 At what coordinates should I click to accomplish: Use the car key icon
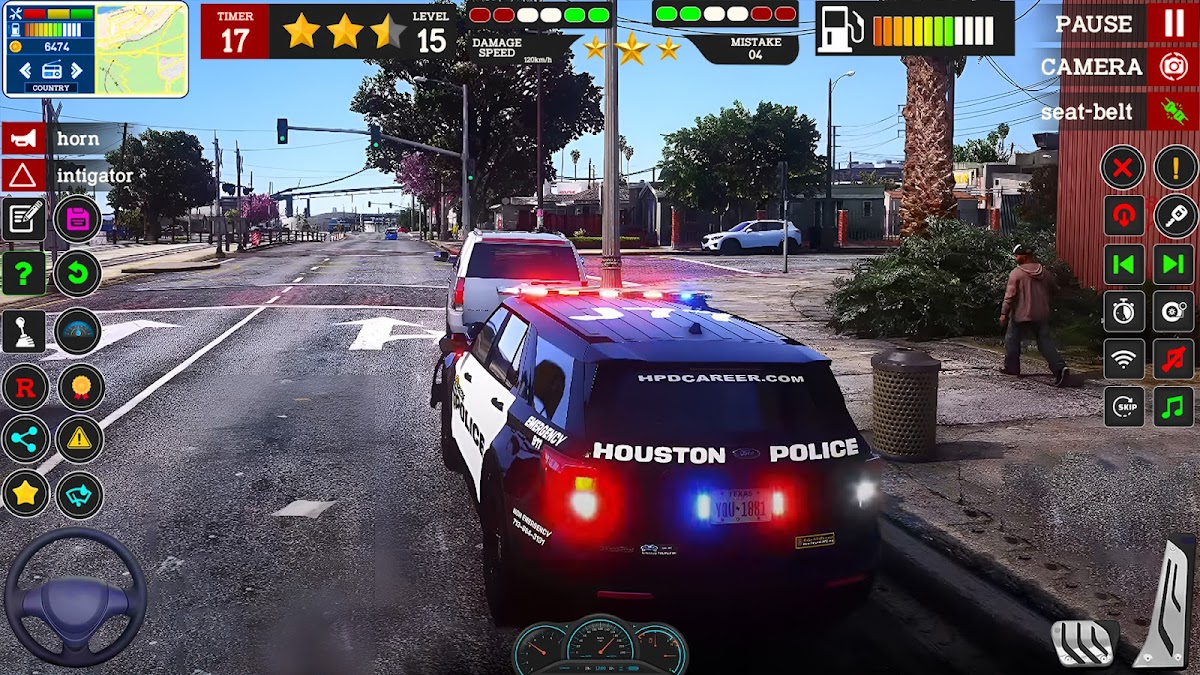pos(1175,215)
